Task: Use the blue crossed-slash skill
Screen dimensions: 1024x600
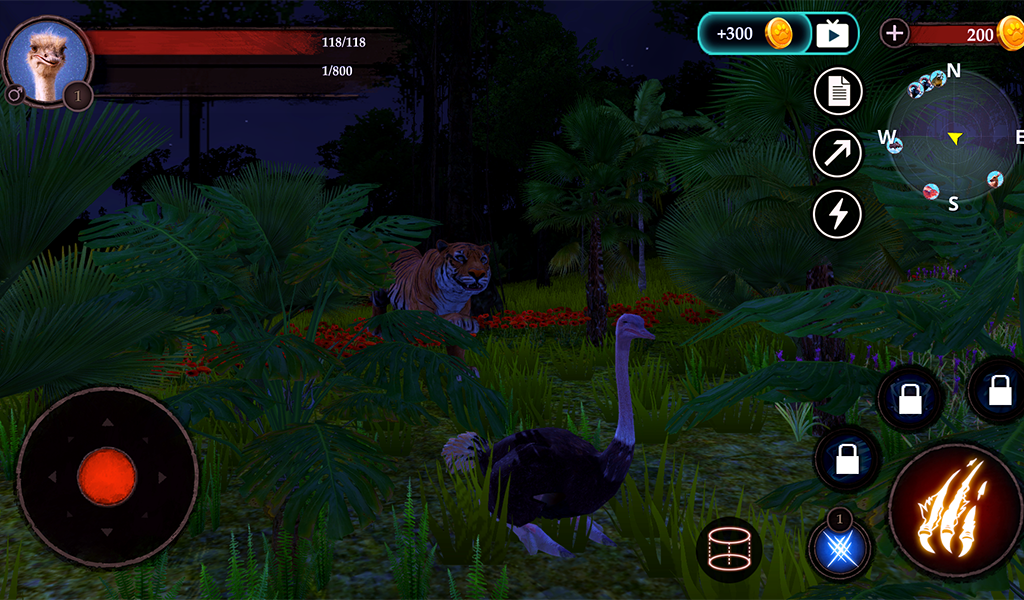Action: [840, 549]
